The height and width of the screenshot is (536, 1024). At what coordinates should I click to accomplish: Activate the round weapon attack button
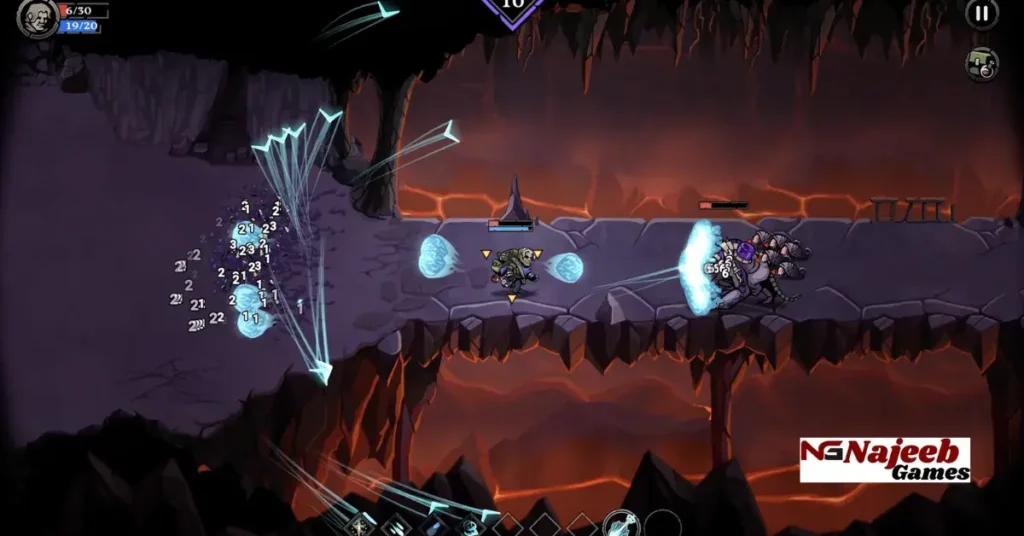621,523
